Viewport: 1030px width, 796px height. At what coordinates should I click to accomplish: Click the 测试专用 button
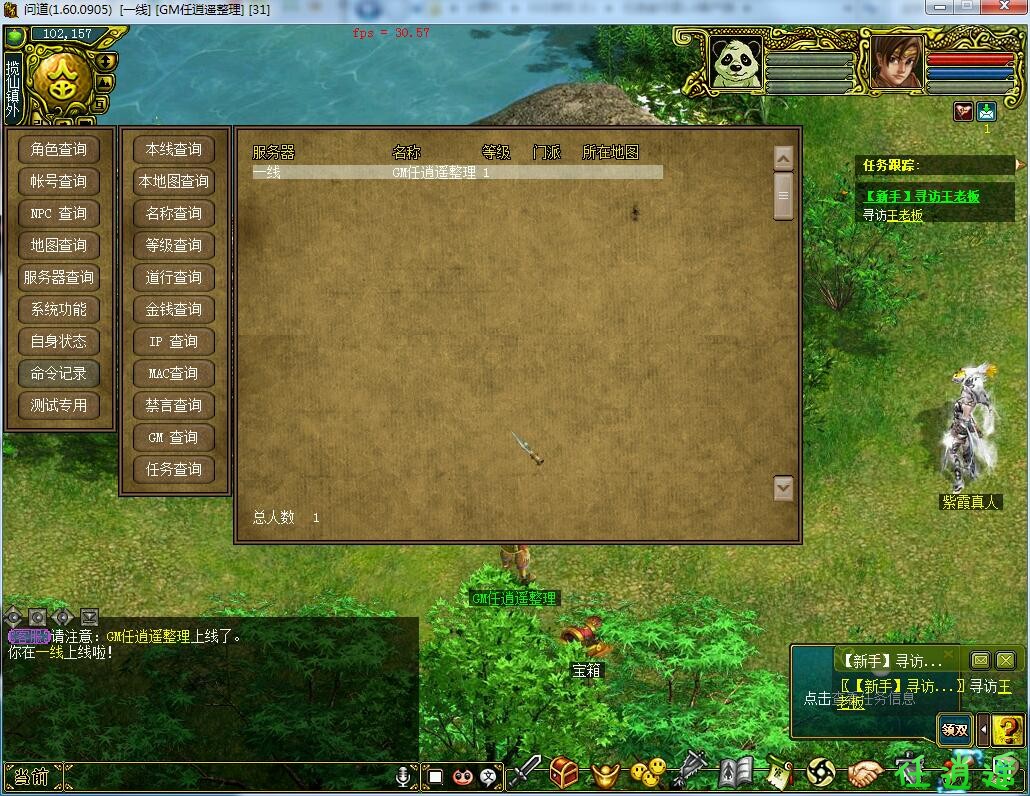(59, 406)
